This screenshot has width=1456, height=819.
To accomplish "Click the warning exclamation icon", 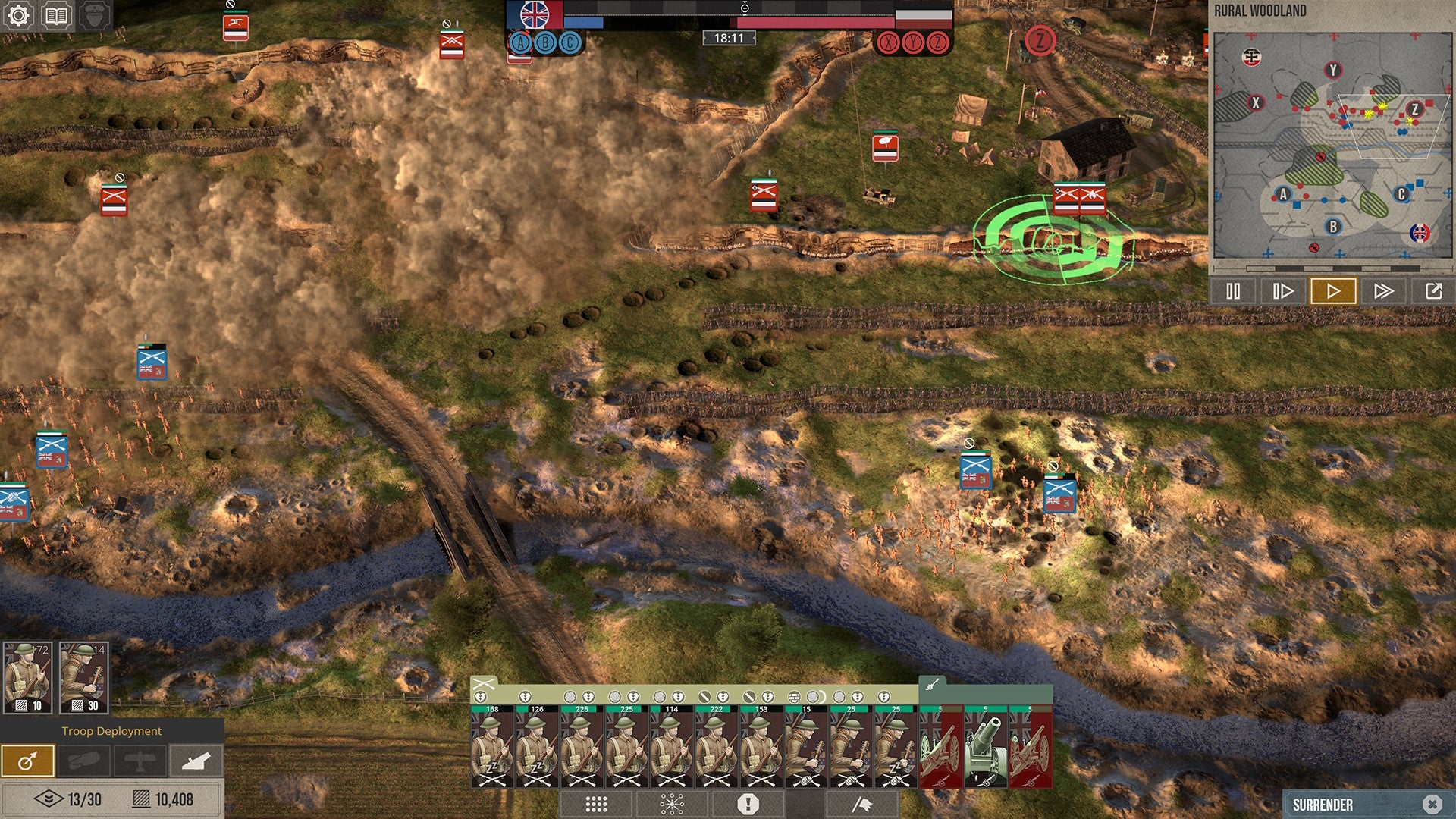I will [748, 804].
